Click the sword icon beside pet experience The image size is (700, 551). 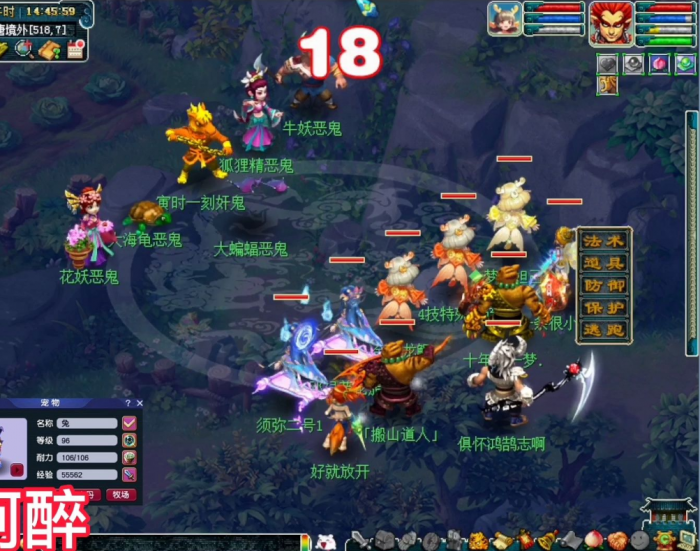tap(129, 474)
